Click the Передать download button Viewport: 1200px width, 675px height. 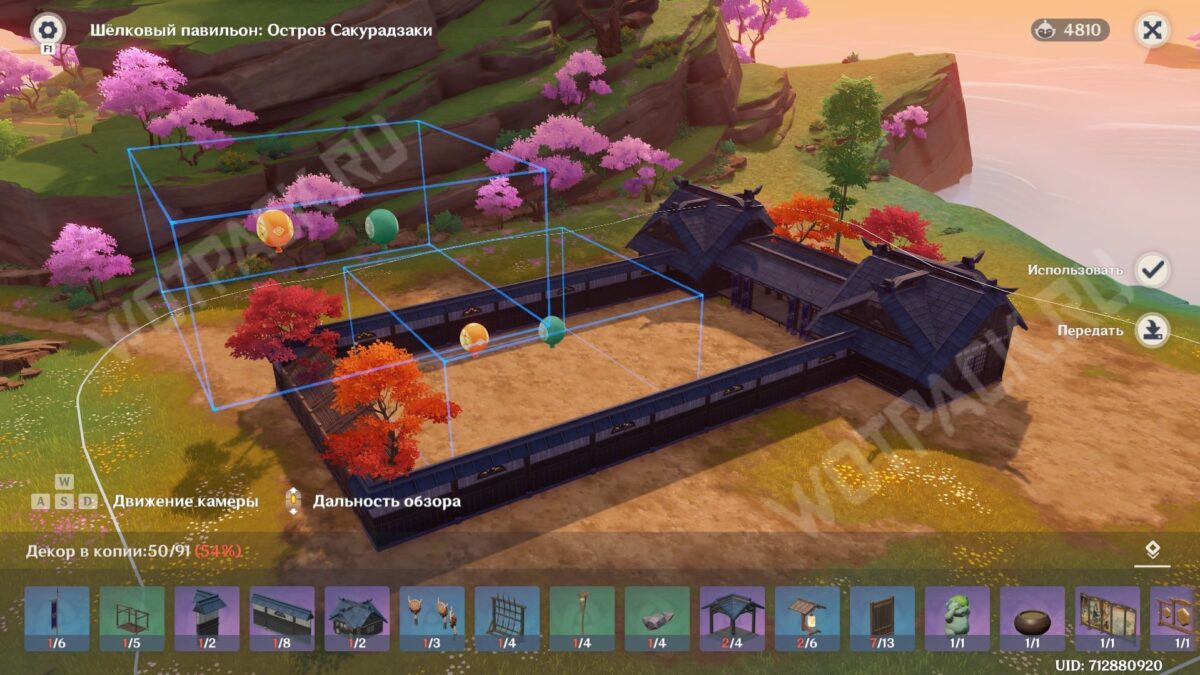1153,330
